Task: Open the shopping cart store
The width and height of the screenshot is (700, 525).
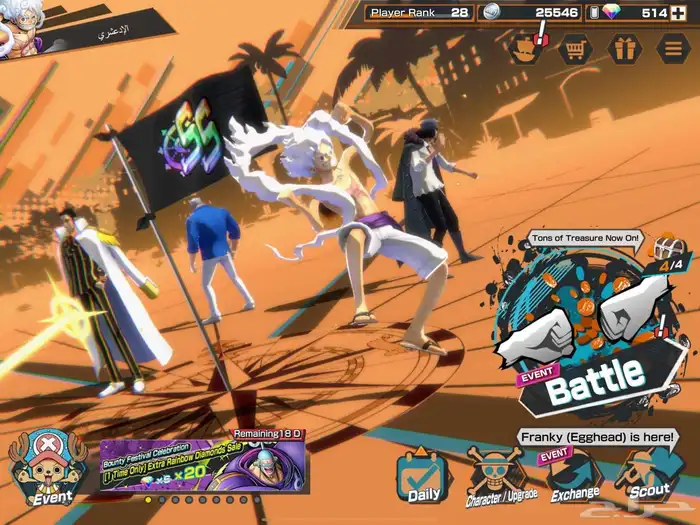Action: (575, 48)
